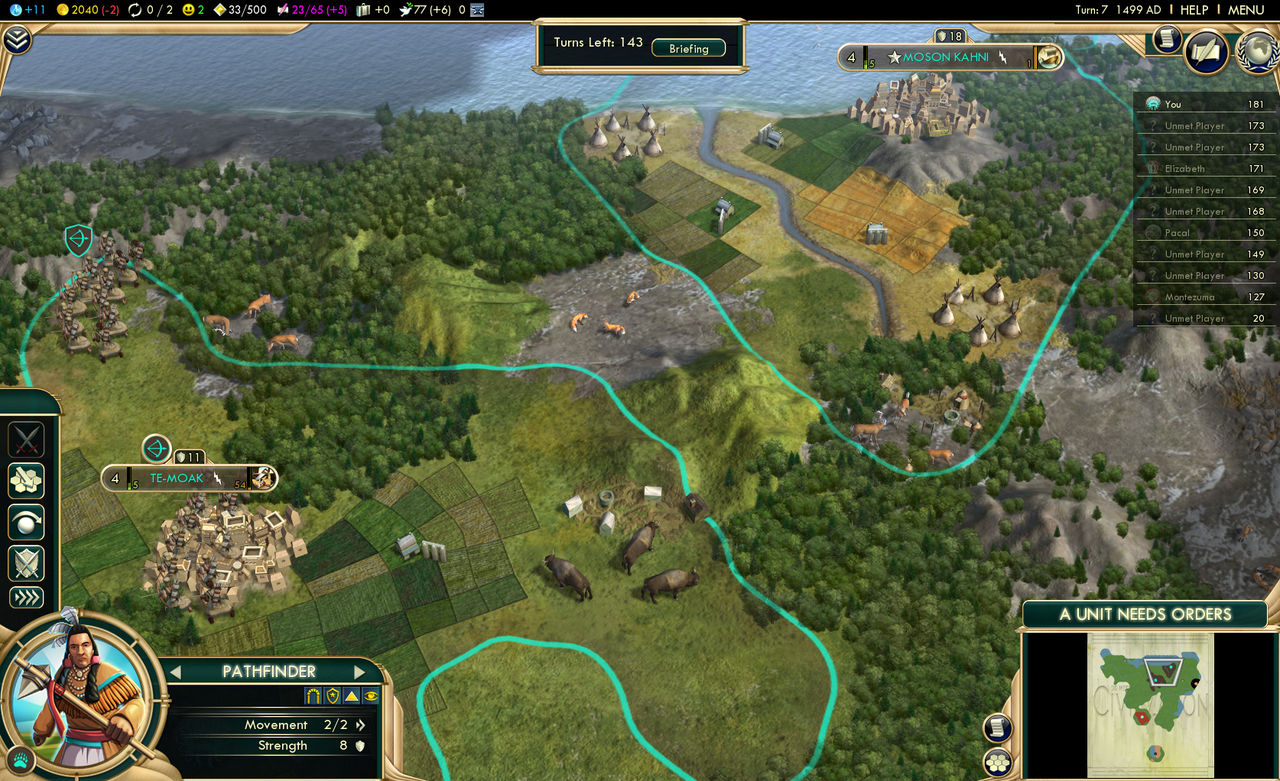This screenshot has height=781, width=1280.
Task: Select the crossed swords attack action icon
Action: click(x=25, y=439)
